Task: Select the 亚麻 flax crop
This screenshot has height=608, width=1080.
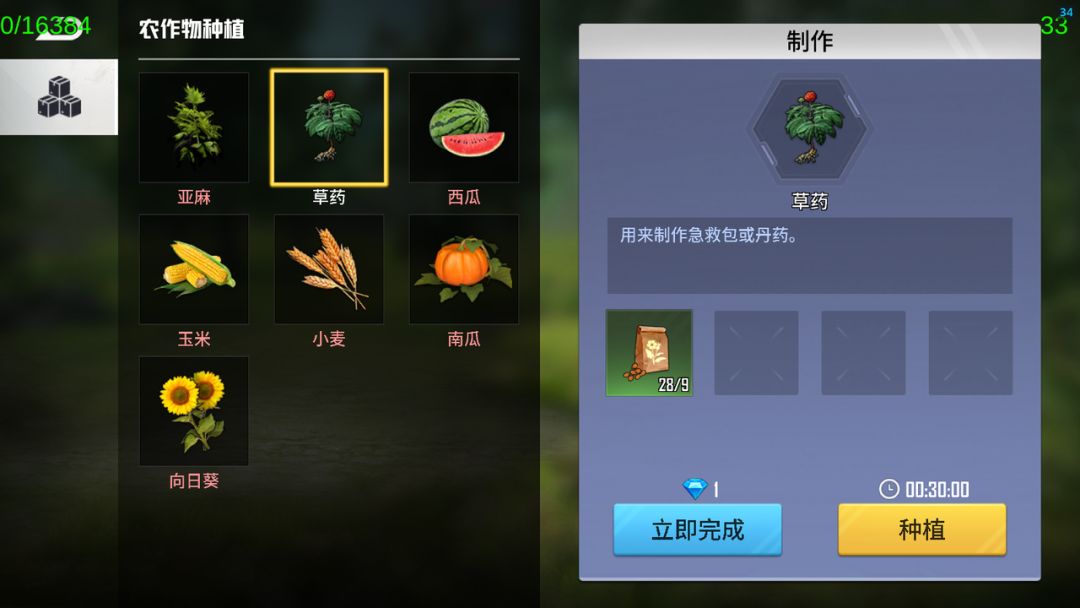Action: (194, 128)
